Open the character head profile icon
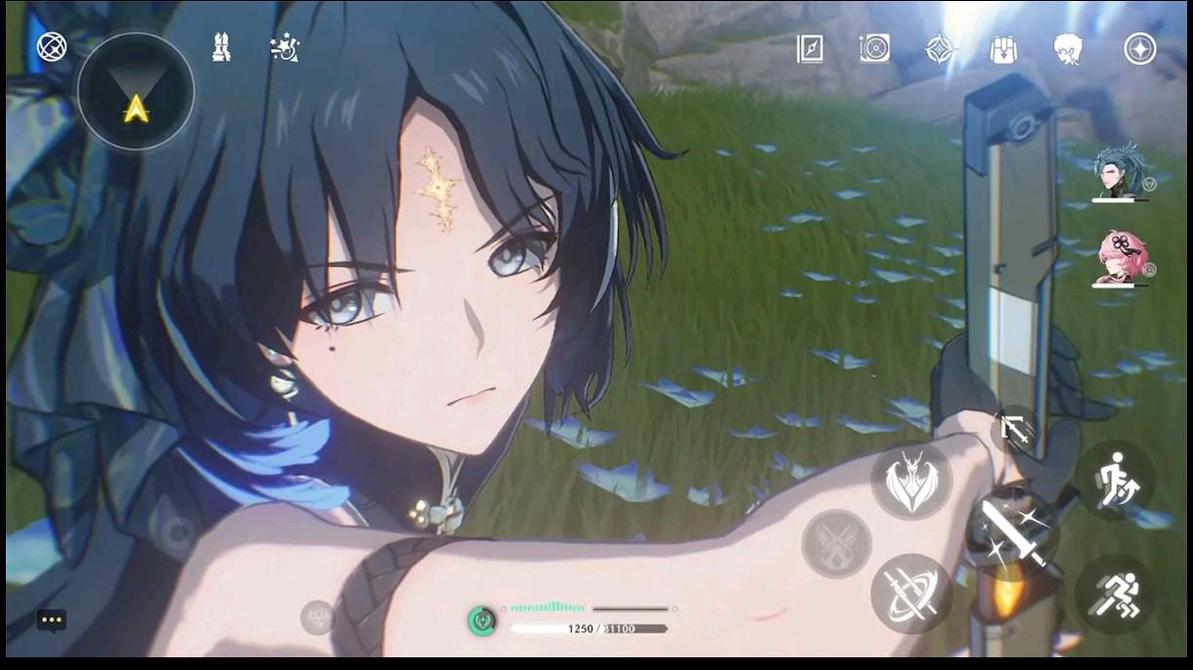The height and width of the screenshot is (670, 1193). click(1068, 49)
